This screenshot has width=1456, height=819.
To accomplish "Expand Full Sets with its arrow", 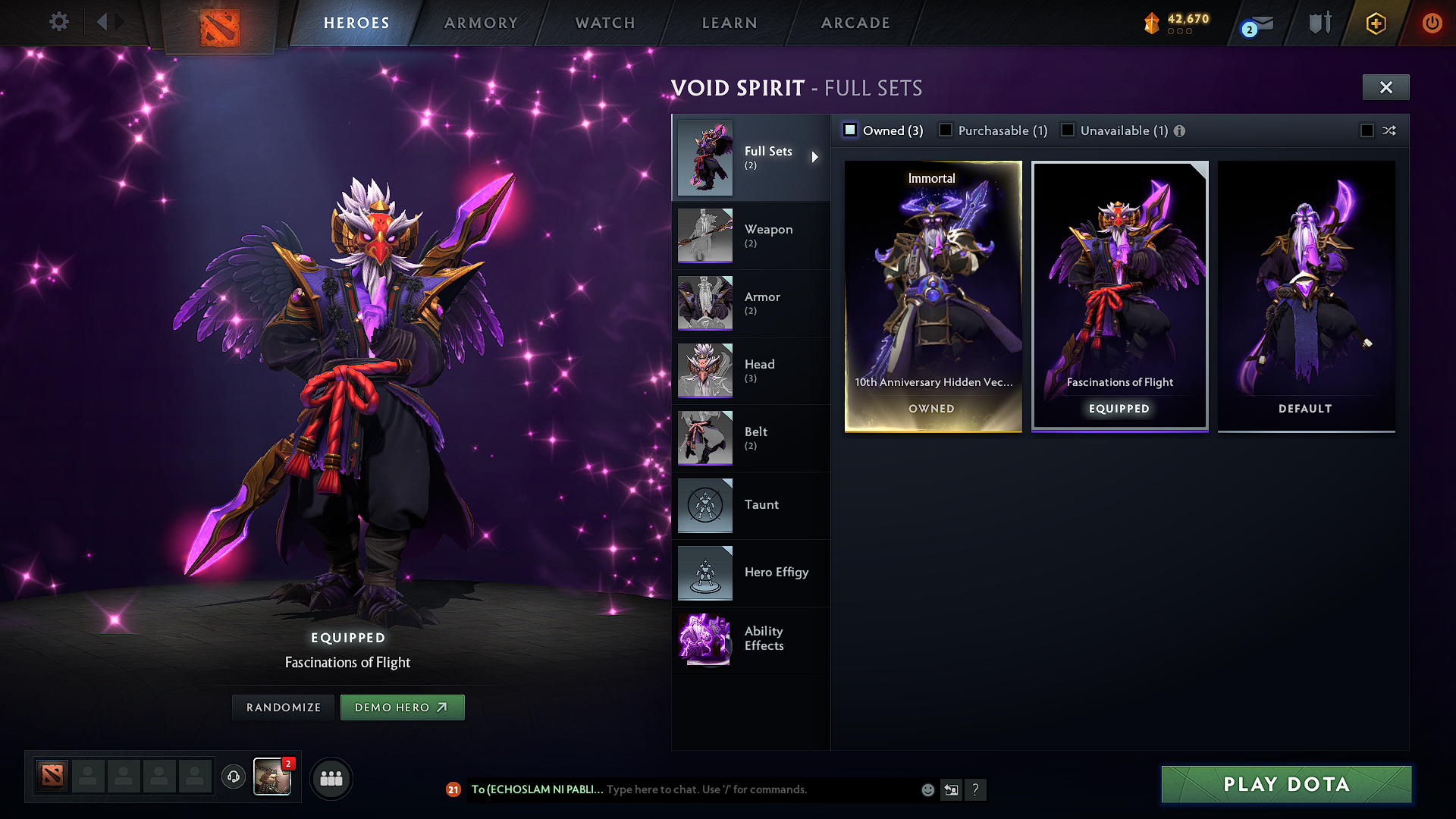I will click(x=816, y=157).
